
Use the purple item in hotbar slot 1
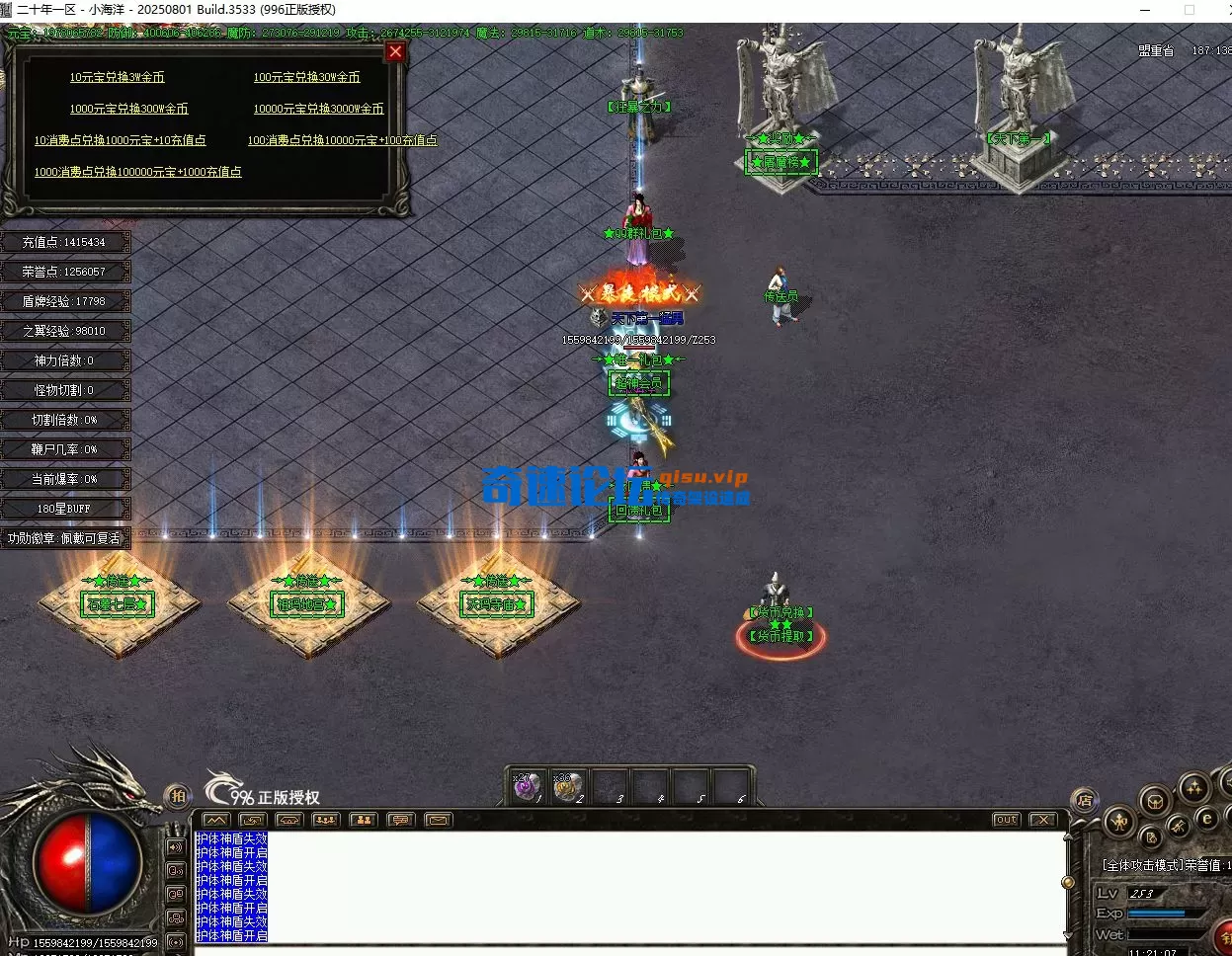pos(526,787)
